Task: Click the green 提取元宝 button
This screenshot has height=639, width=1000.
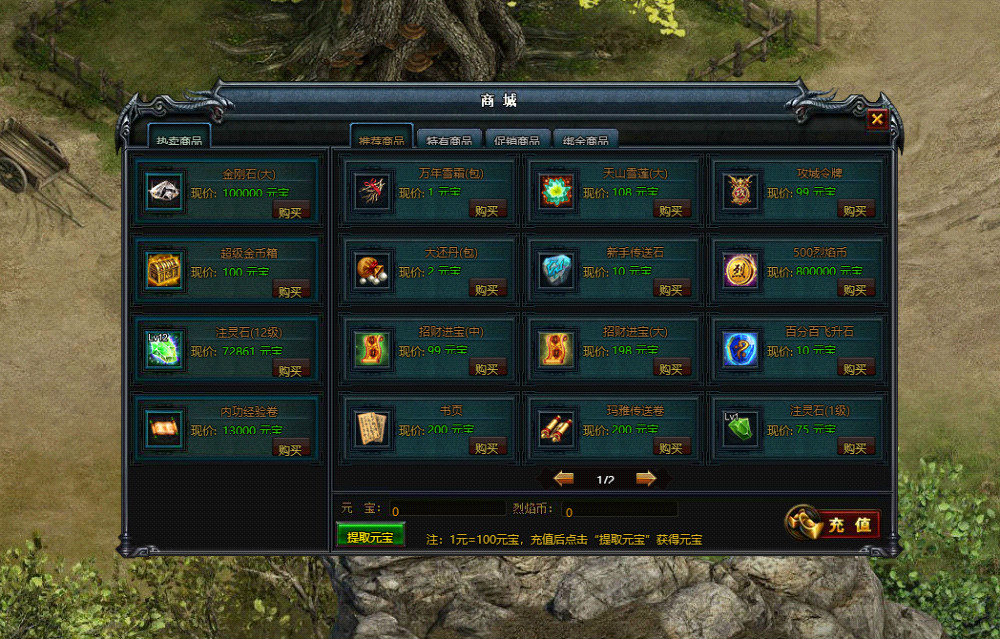Action: point(370,537)
